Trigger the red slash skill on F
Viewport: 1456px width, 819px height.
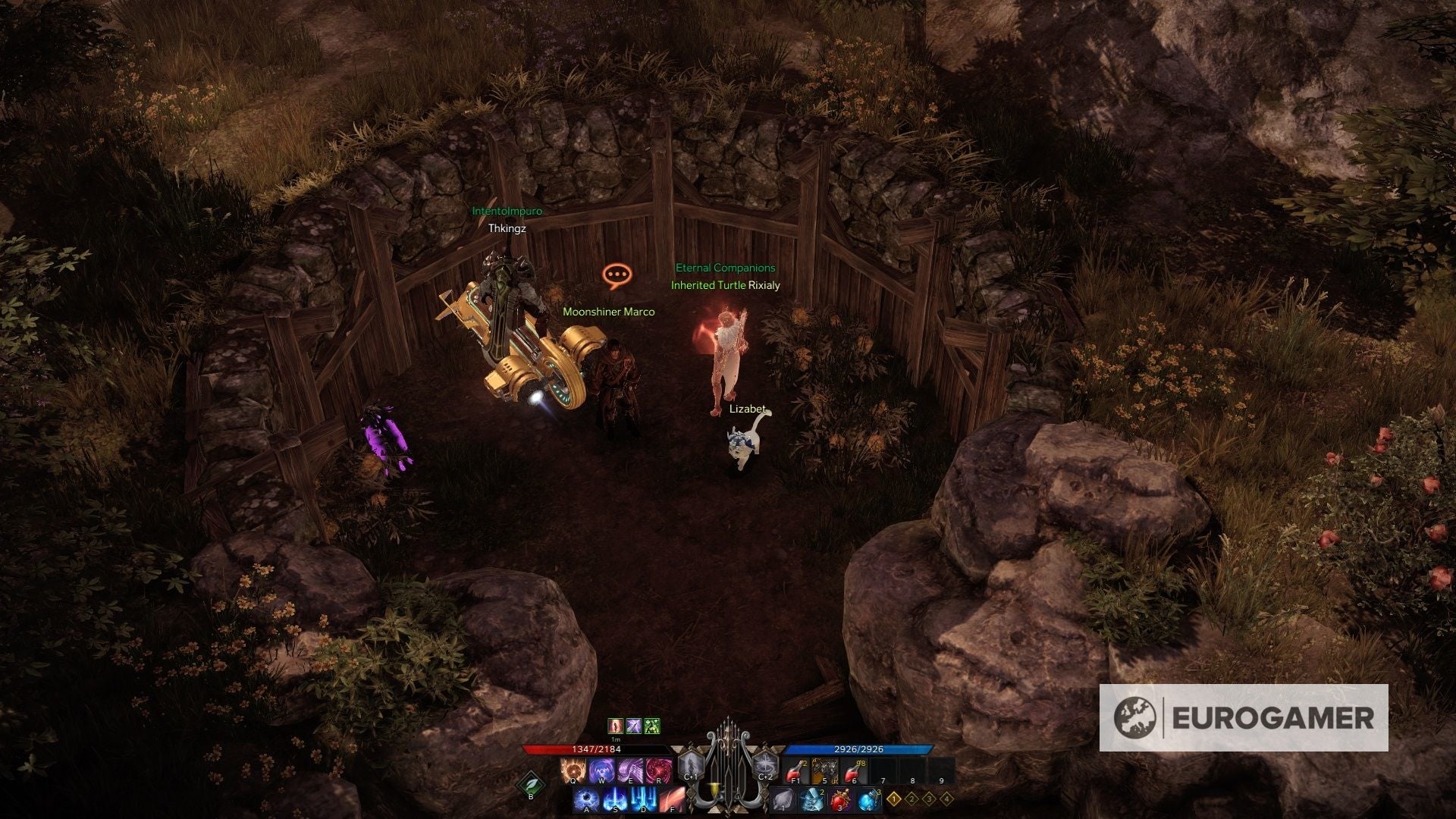coord(673,800)
